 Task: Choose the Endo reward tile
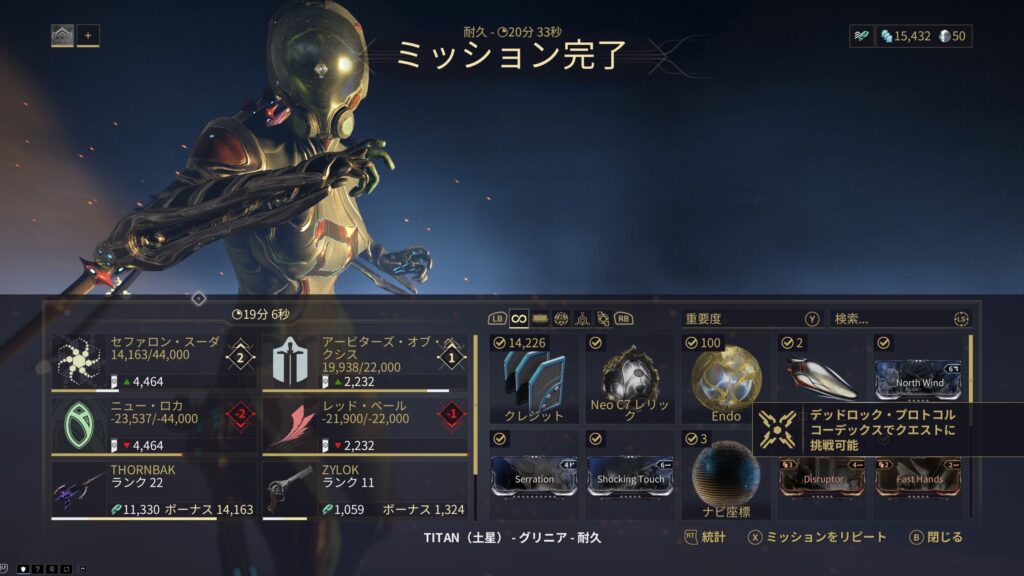click(x=727, y=380)
